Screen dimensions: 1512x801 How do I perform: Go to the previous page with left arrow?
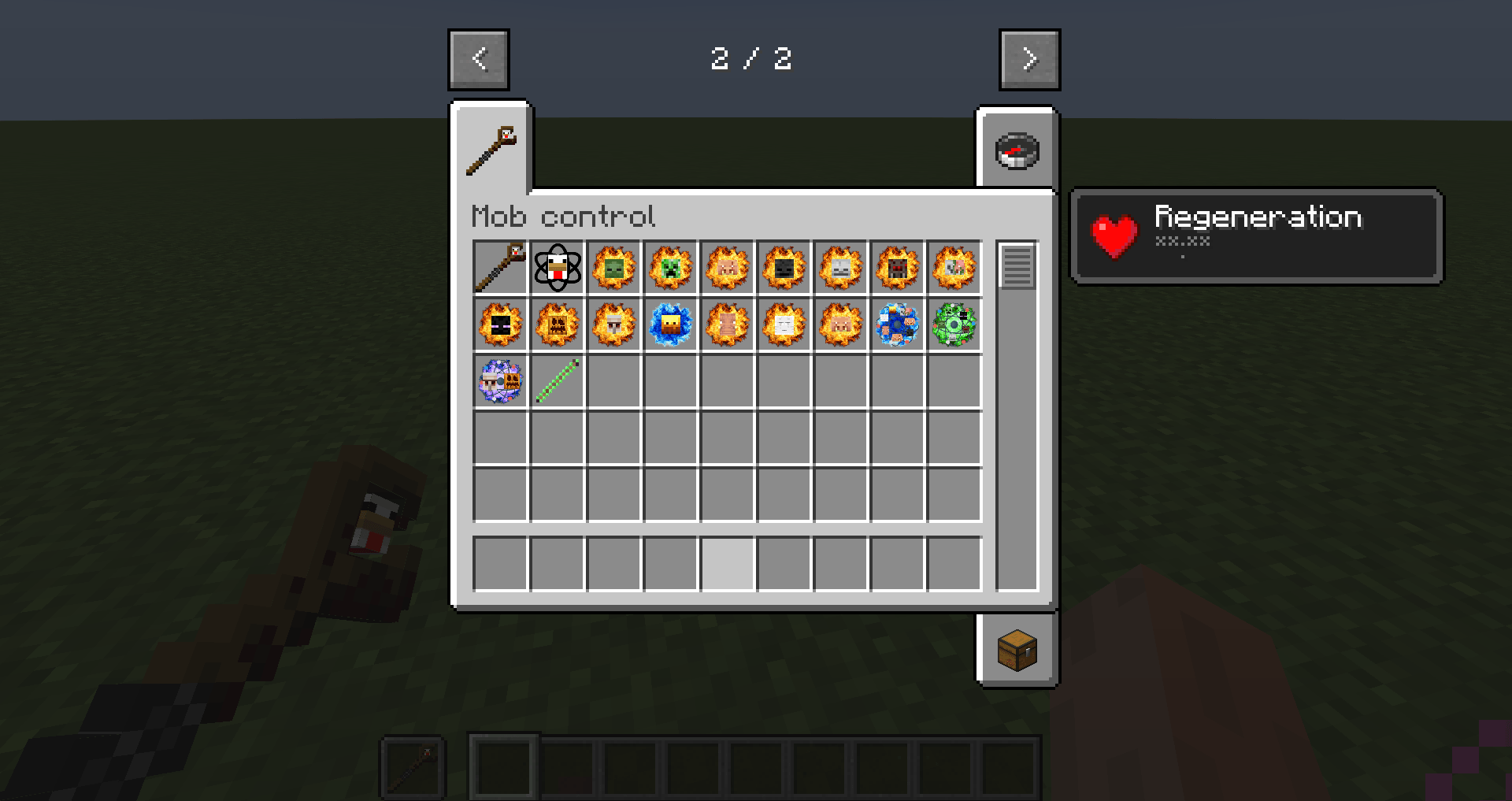point(478,59)
